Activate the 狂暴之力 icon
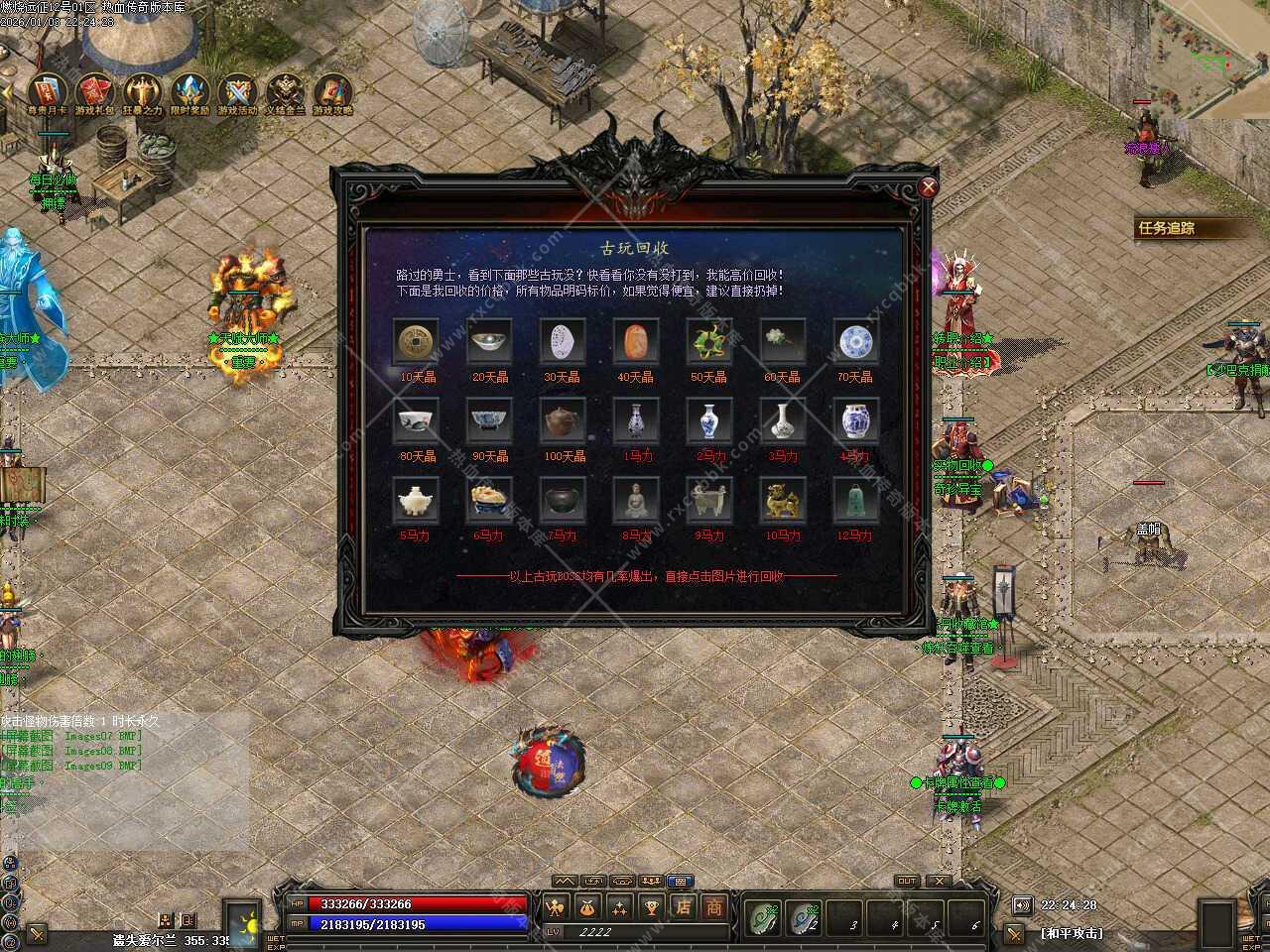This screenshot has height=952, width=1270. 142,93
